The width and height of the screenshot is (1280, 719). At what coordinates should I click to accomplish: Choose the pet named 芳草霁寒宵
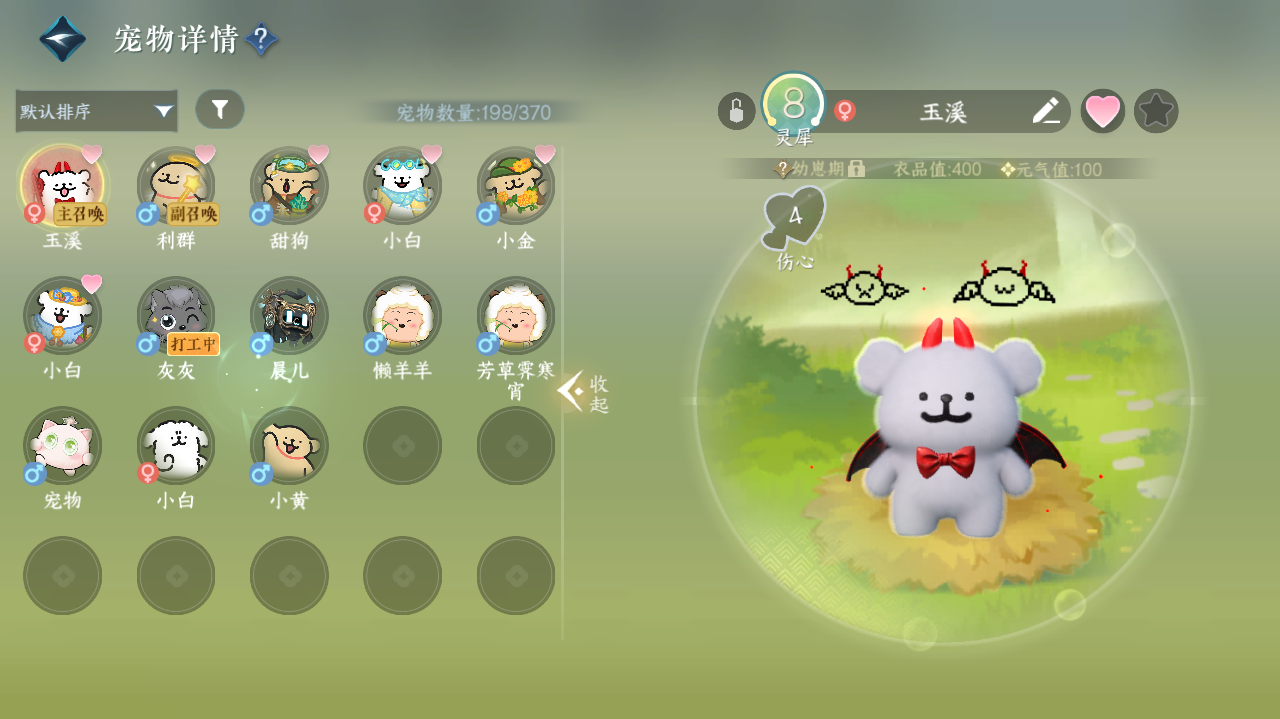[516, 316]
